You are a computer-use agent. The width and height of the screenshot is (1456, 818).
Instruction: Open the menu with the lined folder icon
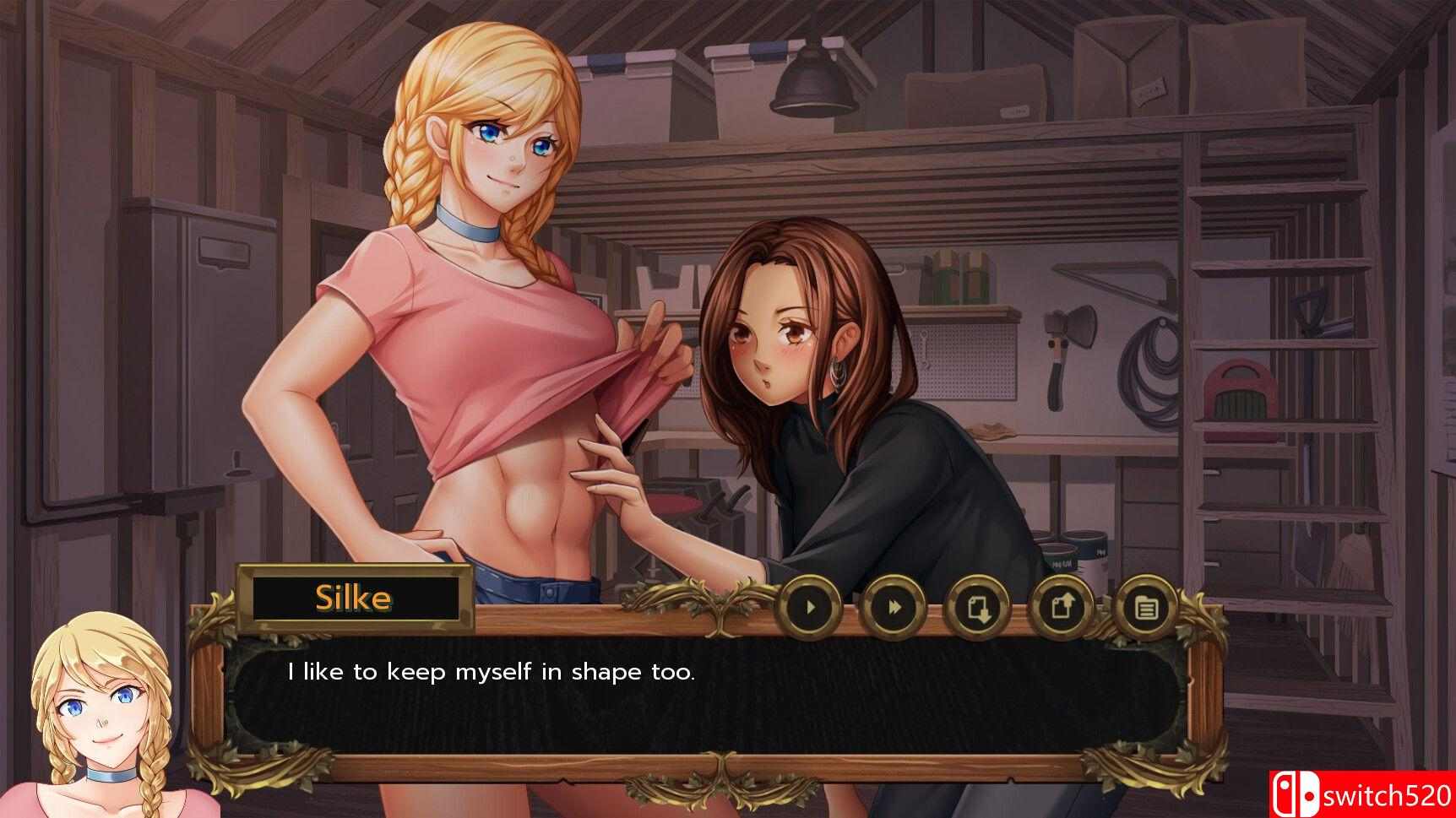(1146, 606)
